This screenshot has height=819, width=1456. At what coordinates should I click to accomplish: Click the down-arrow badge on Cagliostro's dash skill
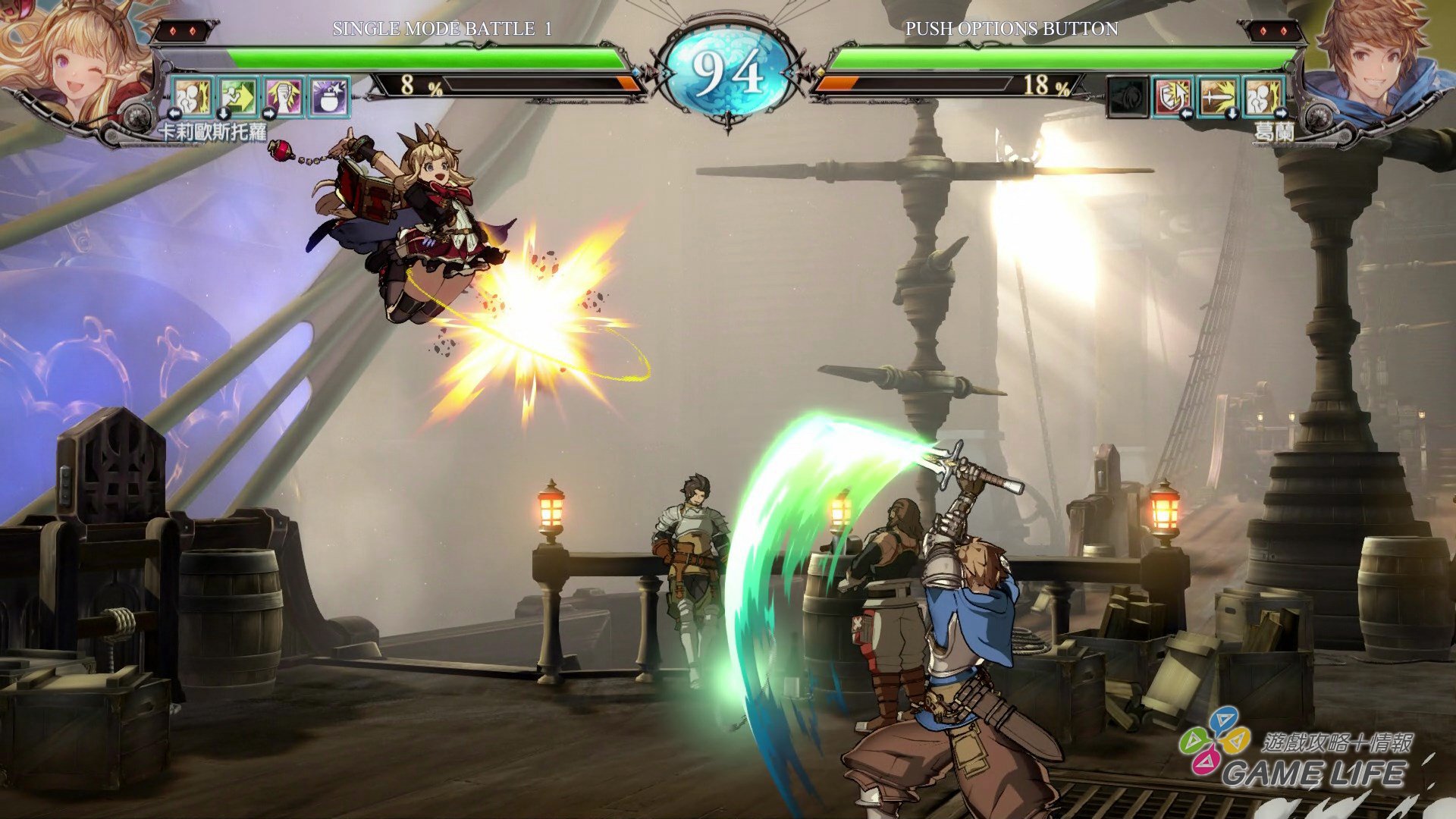coord(223,115)
